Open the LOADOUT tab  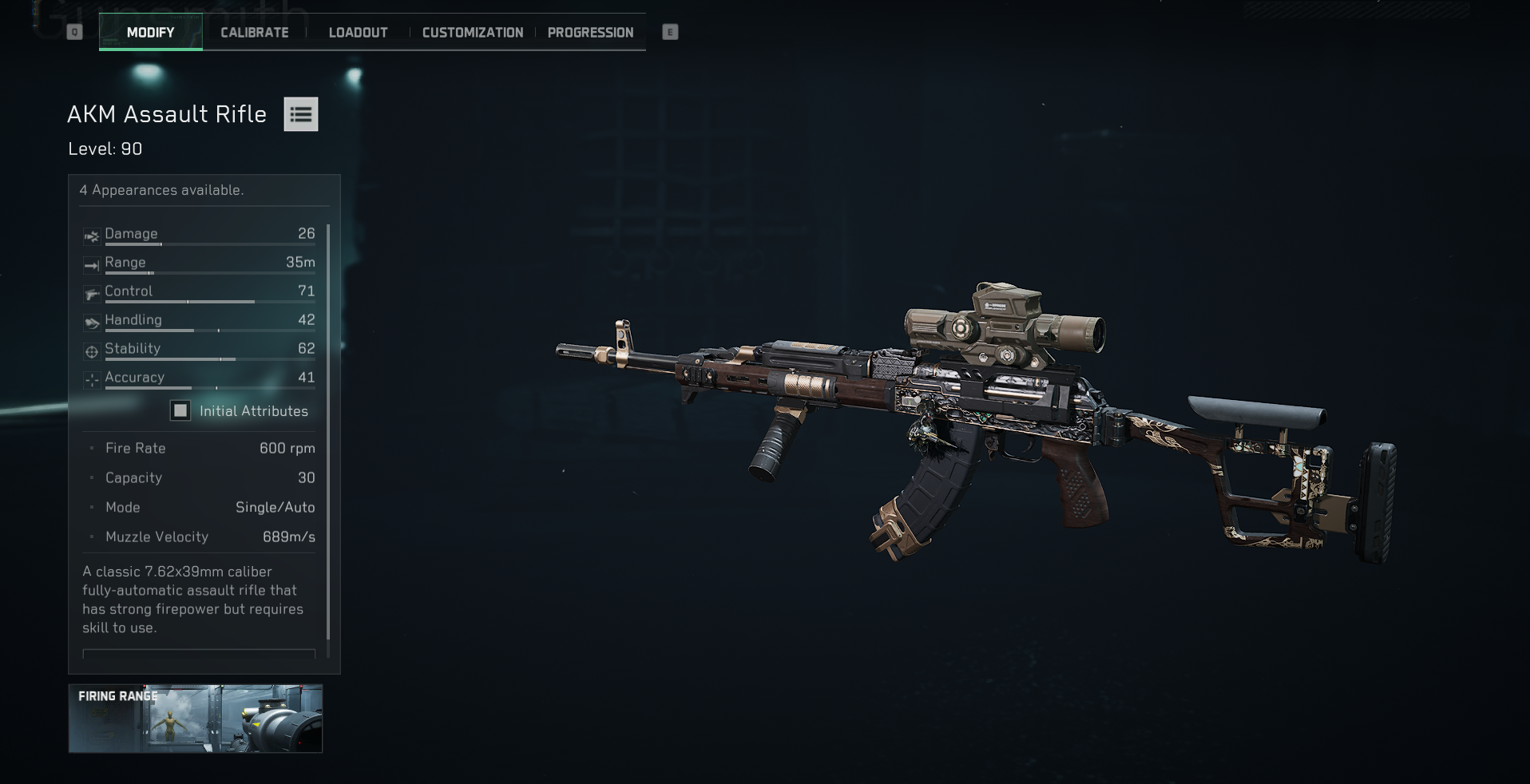click(357, 32)
